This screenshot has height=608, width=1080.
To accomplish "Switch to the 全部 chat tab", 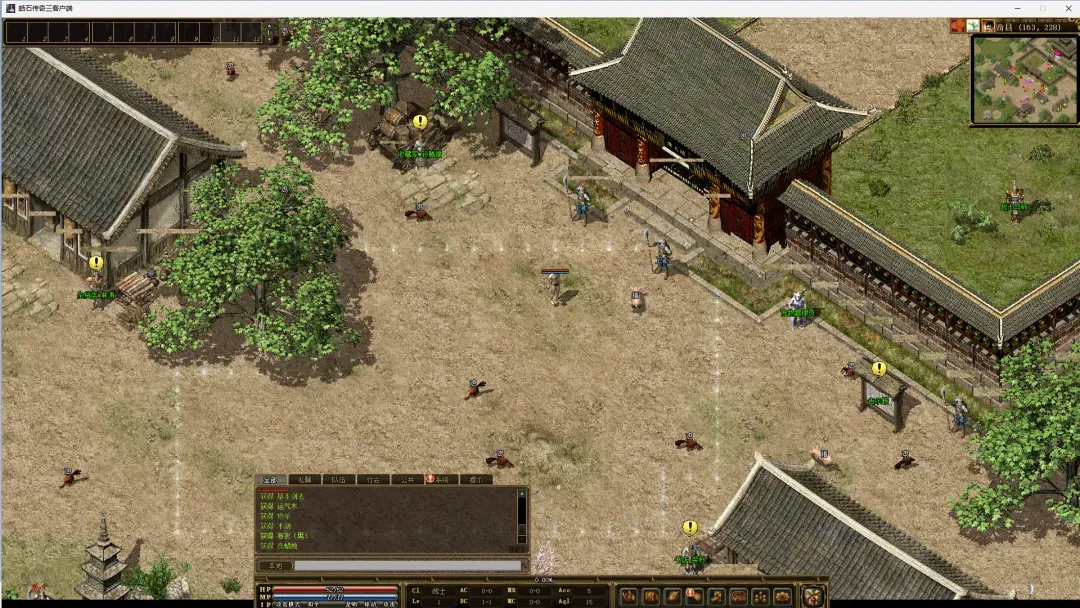I will pos(271,479).
